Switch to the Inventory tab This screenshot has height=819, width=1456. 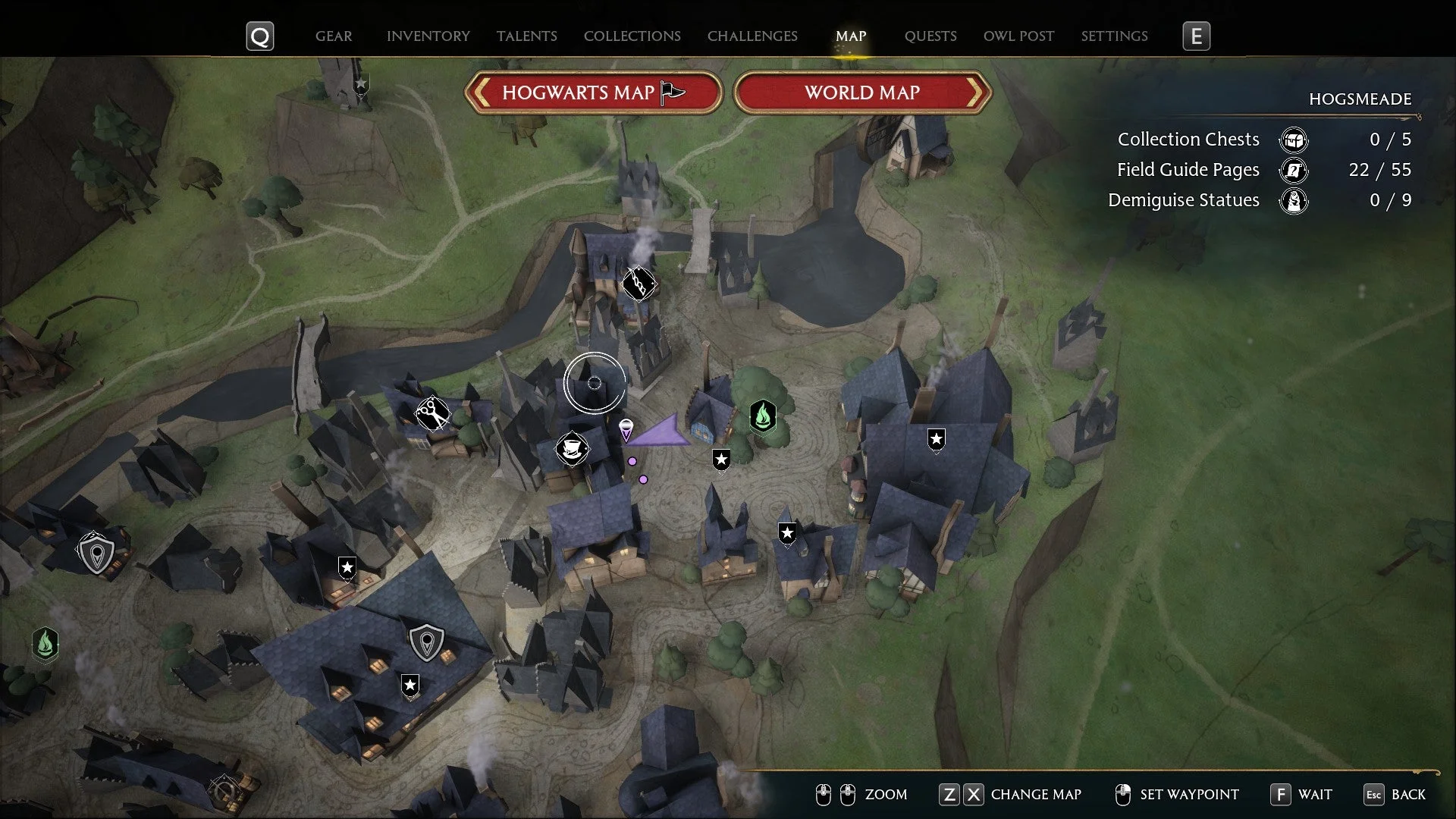coord(428,36)
